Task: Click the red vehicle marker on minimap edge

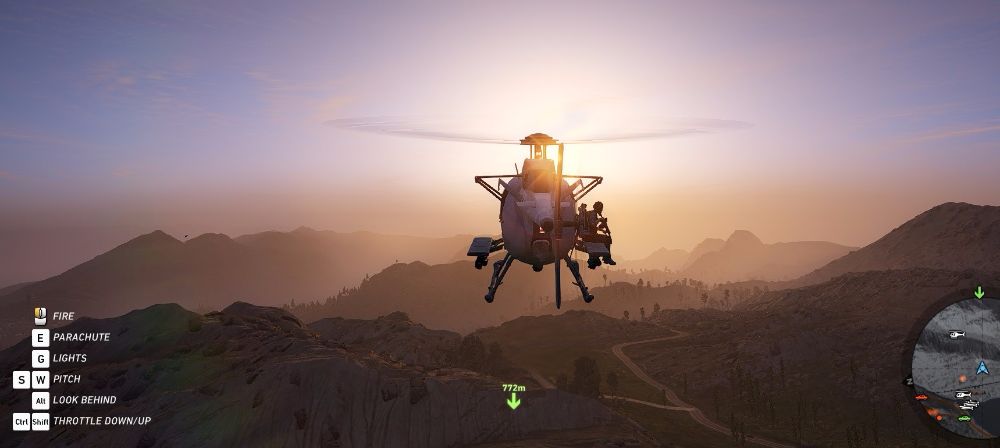Action: (921, 397)
